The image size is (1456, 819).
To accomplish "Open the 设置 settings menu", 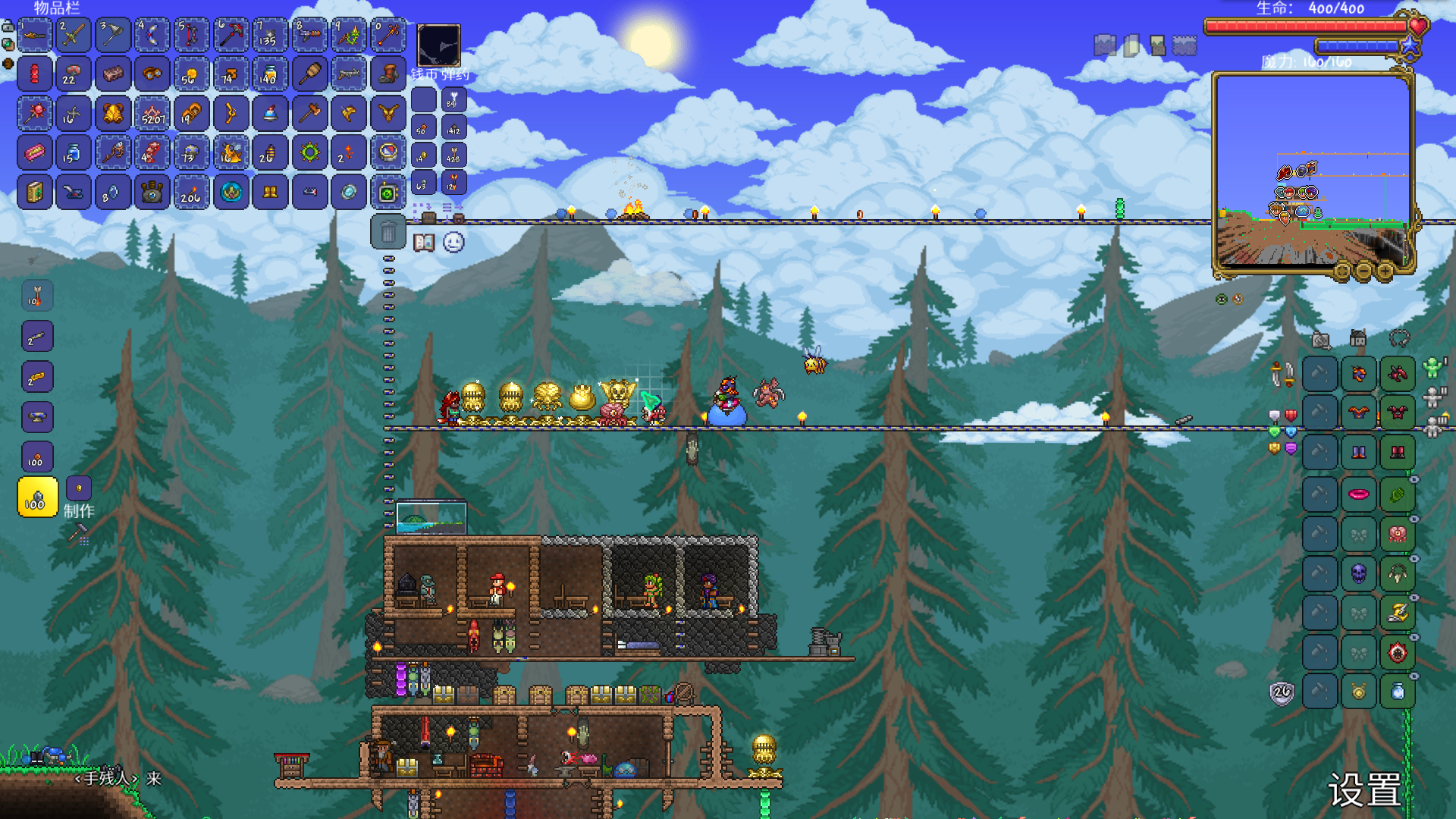I will pyautogui.click(x=1365, y=790).
